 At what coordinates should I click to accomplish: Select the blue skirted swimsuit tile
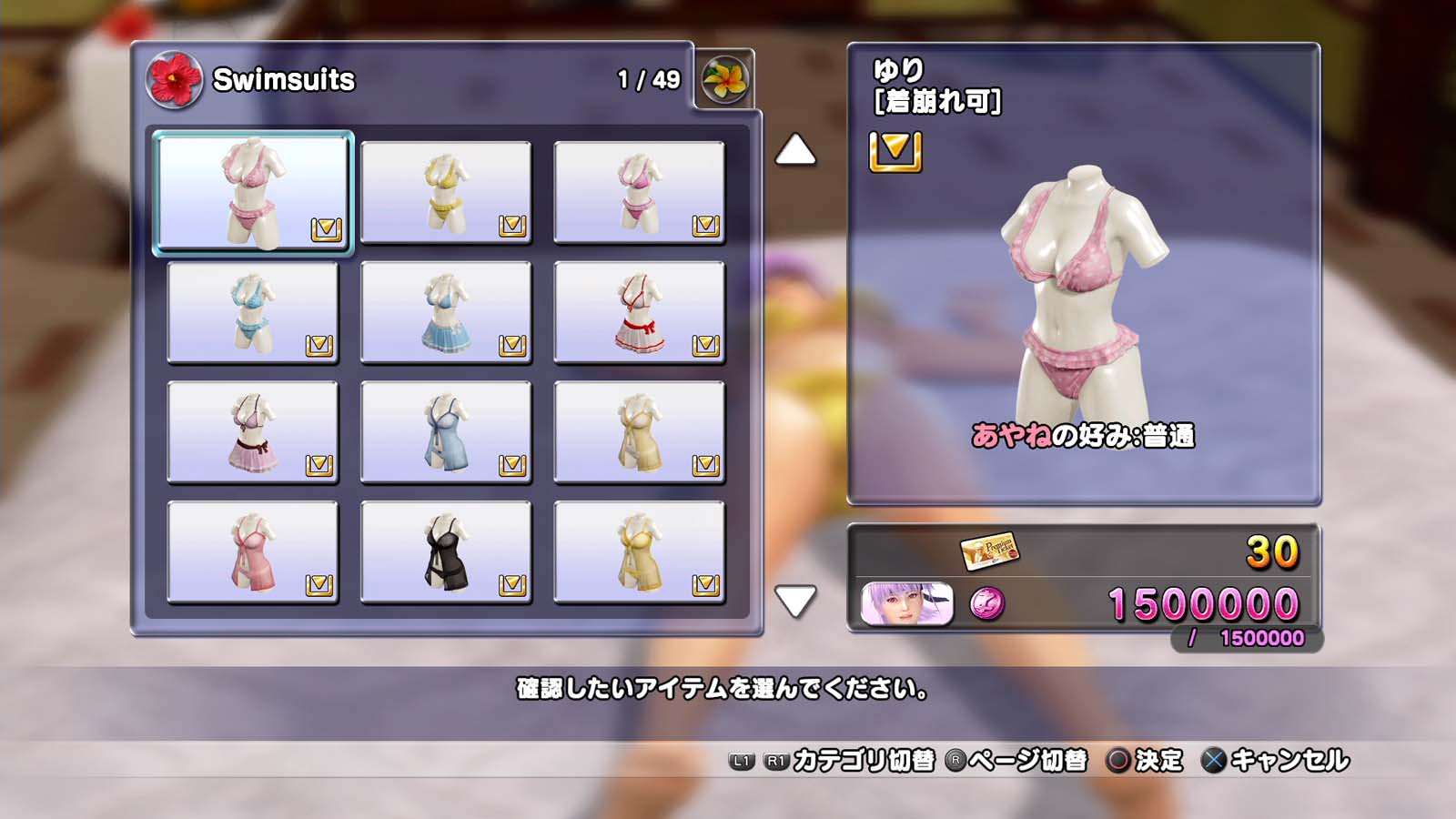(446, 312)
